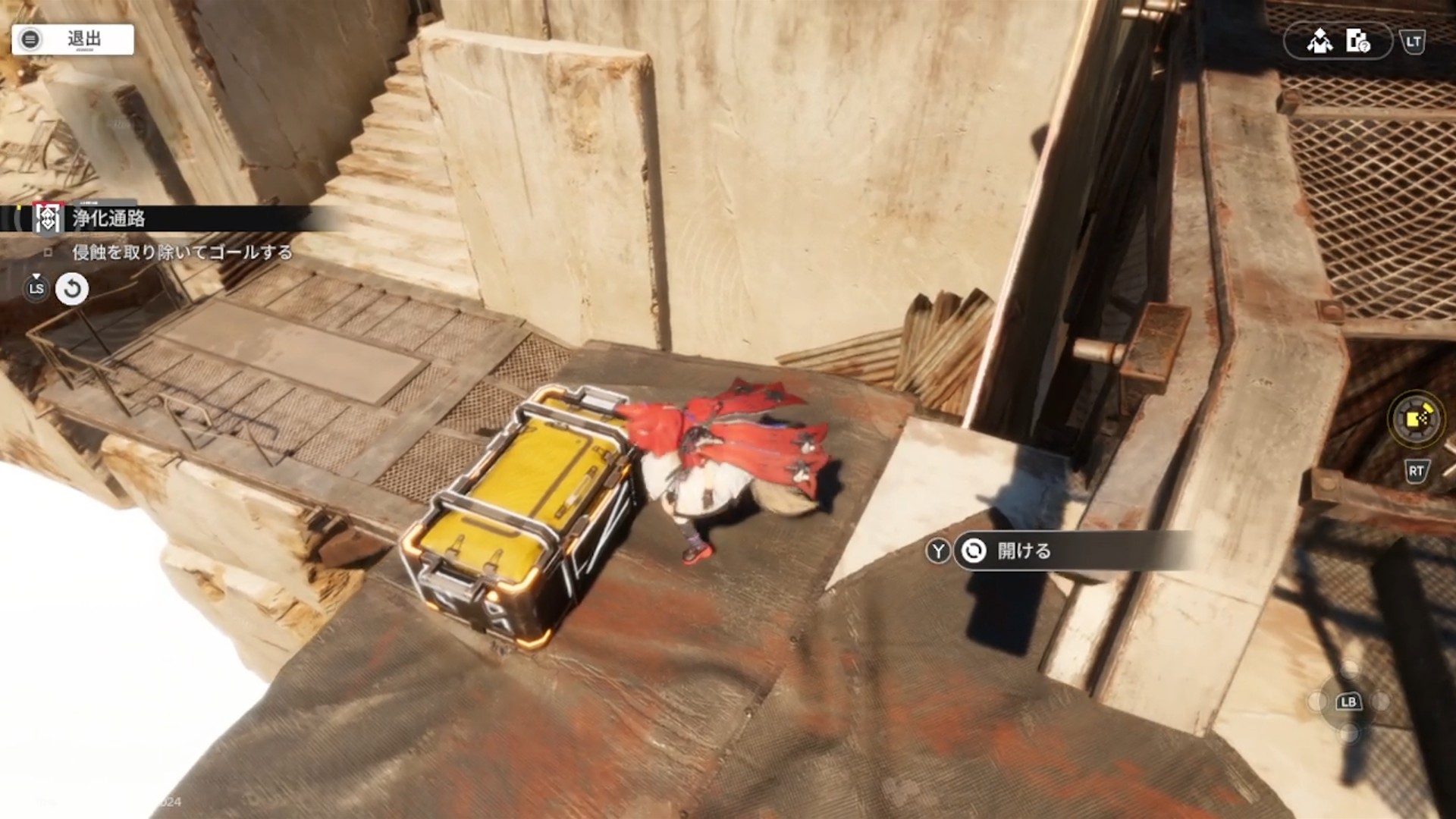
Task: Click the 退出 exit button
Action: tap(73, 39)
